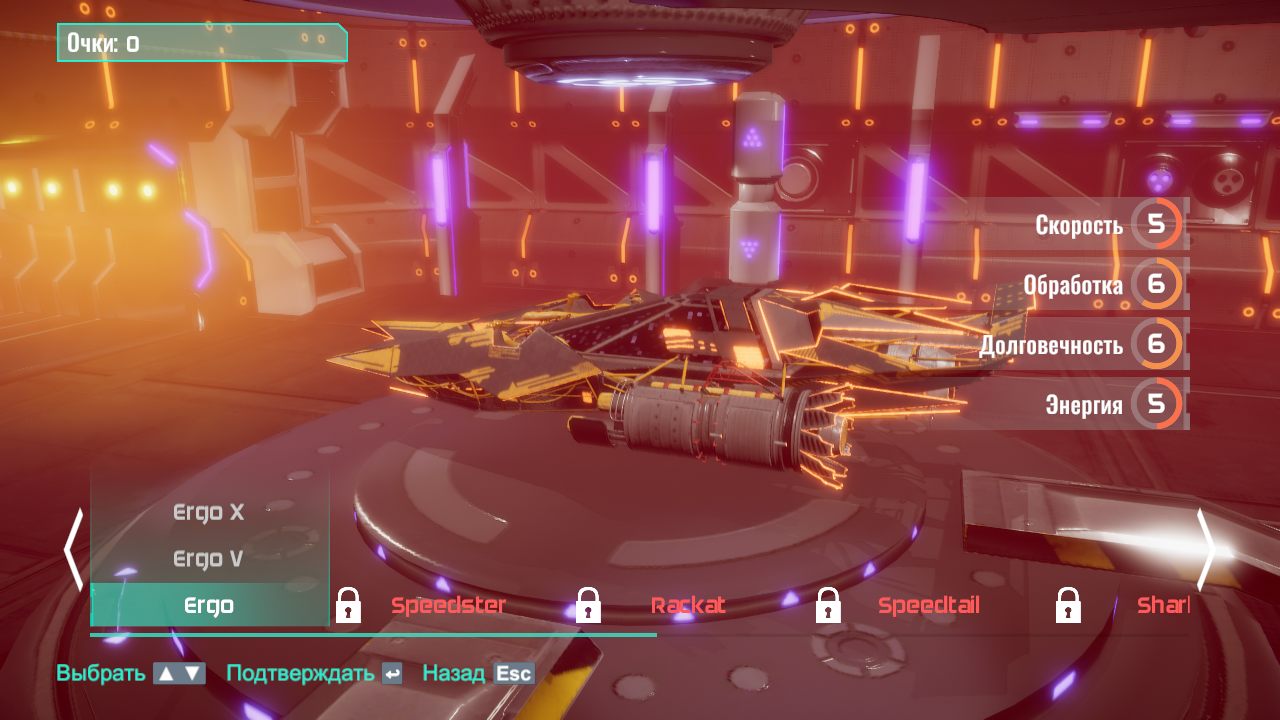The height and width of the screenshot is (720, 1280).
Task: Select the highlighted Ergo ship
Action: point(210,605)
